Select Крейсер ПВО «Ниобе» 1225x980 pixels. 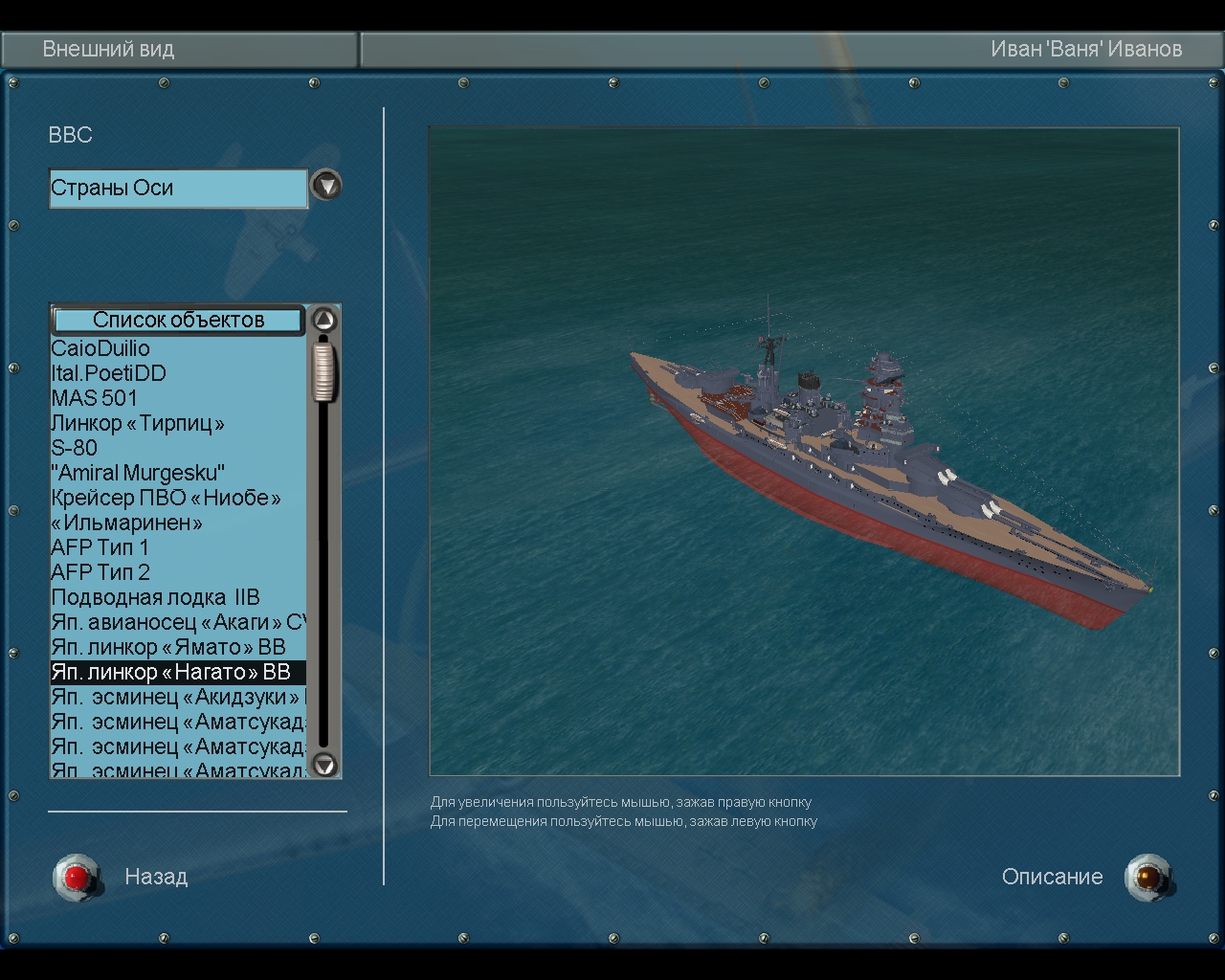166,498
